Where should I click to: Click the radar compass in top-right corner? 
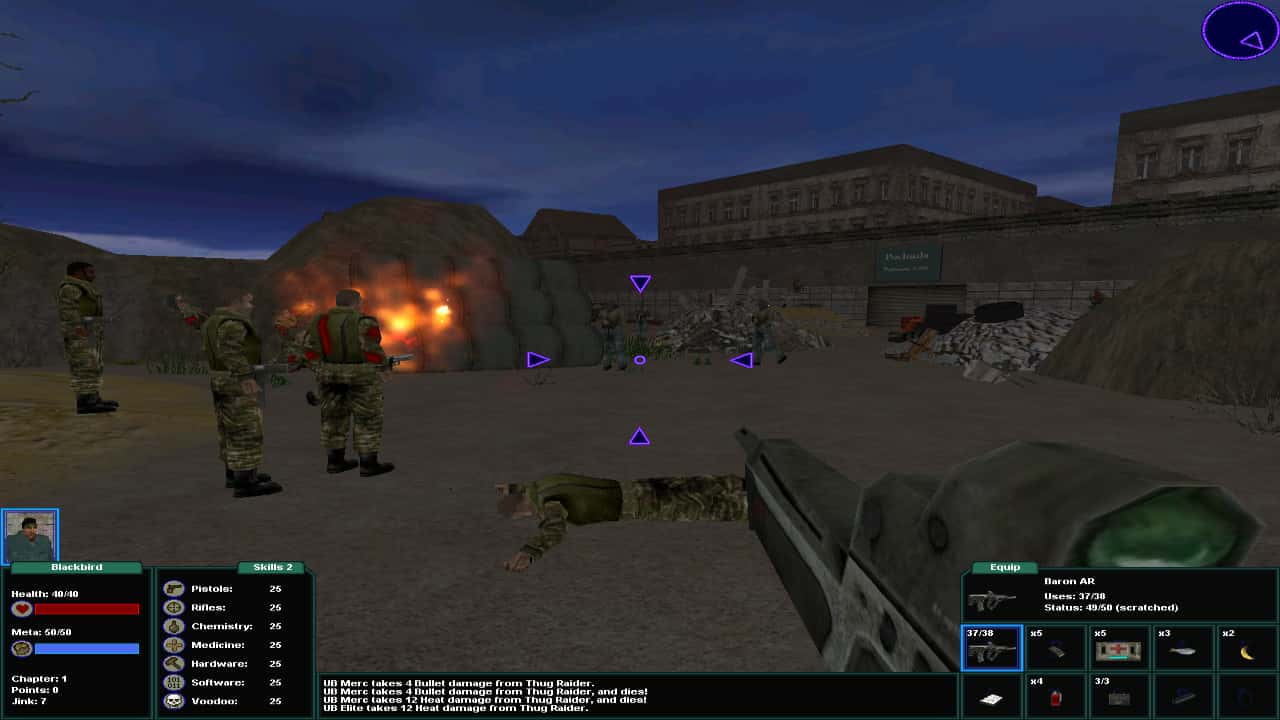pyautogui.click(x=1238, y=32)
